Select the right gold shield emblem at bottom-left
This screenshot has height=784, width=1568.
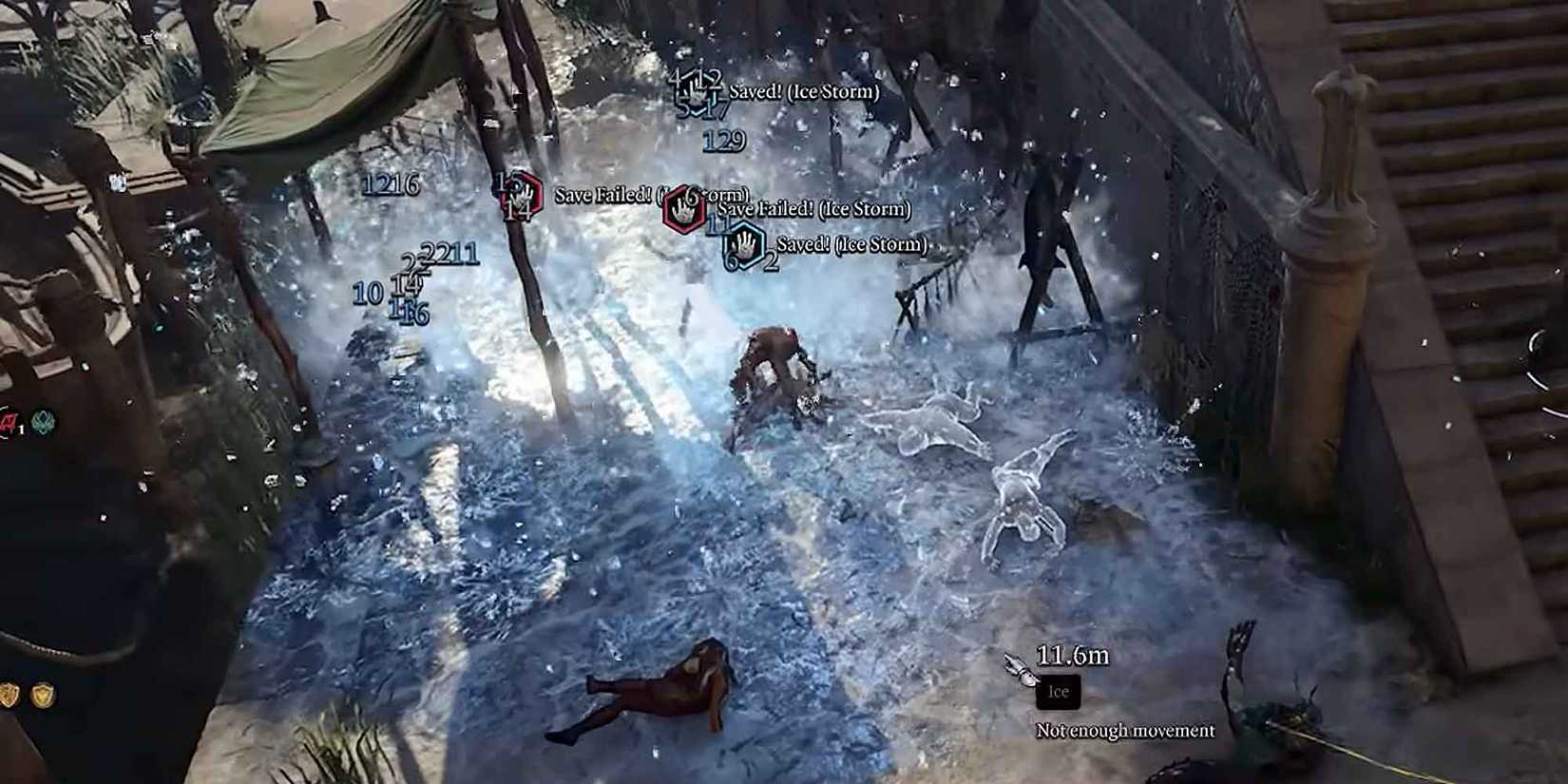(44, 694)
